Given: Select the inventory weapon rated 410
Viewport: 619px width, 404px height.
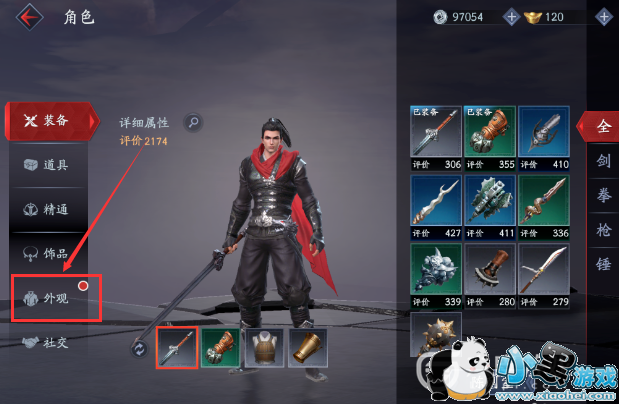Looking at the screenshot, I should tap(543, 136).
